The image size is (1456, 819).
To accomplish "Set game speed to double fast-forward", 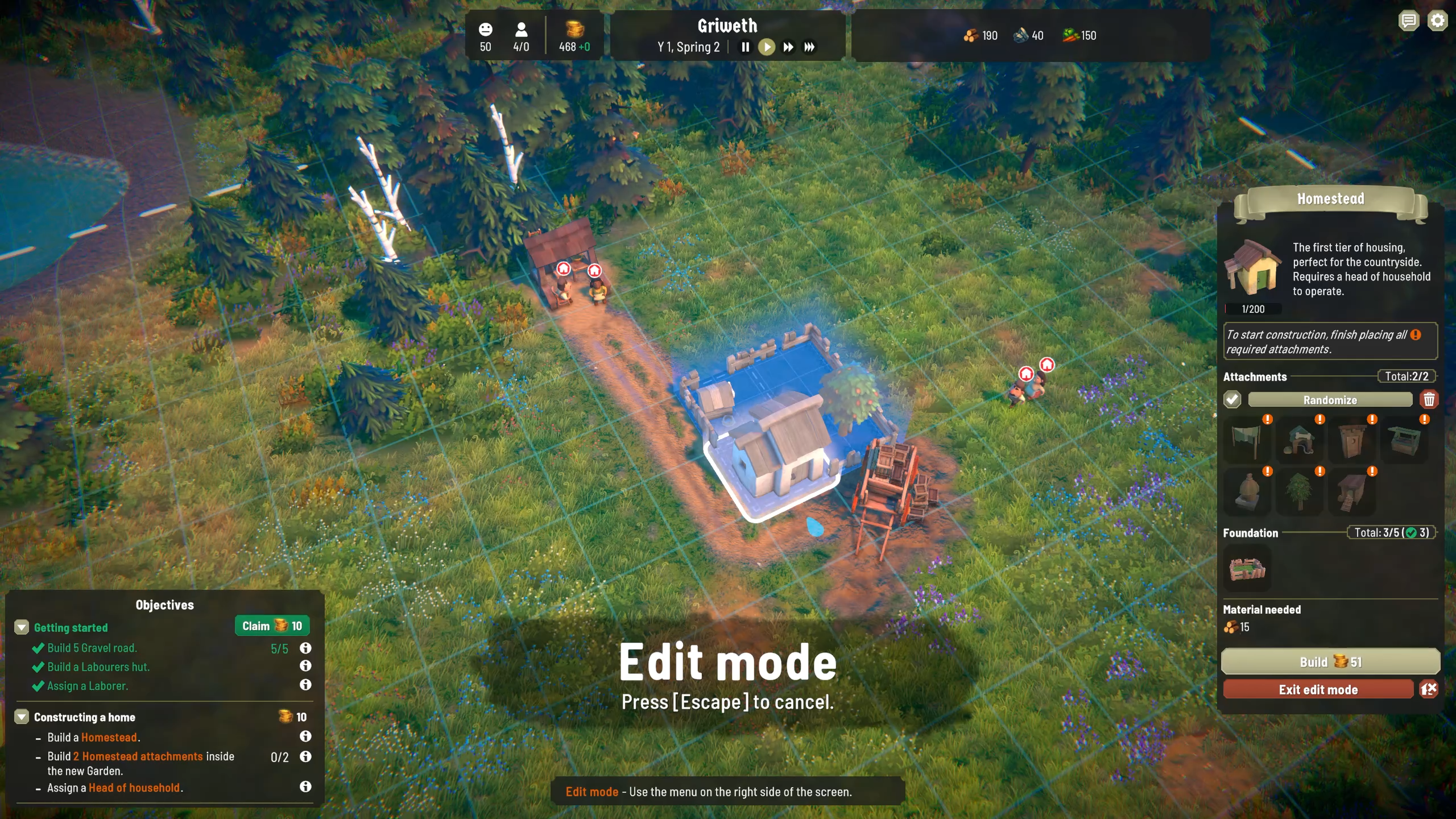I will (788, 47).
